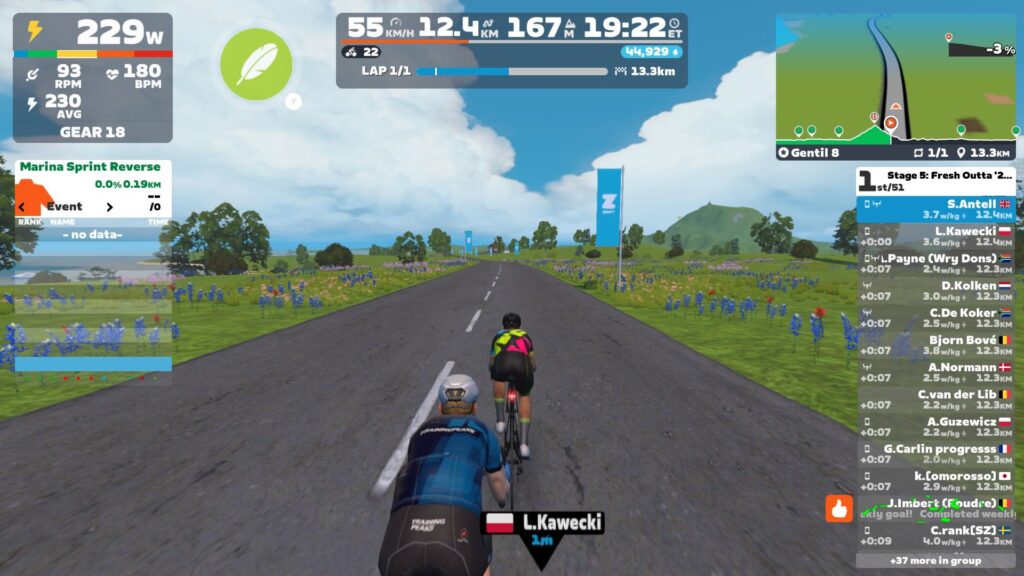Select G.Carlin progresss rider row
The image size is (1024, 576).
935,454
